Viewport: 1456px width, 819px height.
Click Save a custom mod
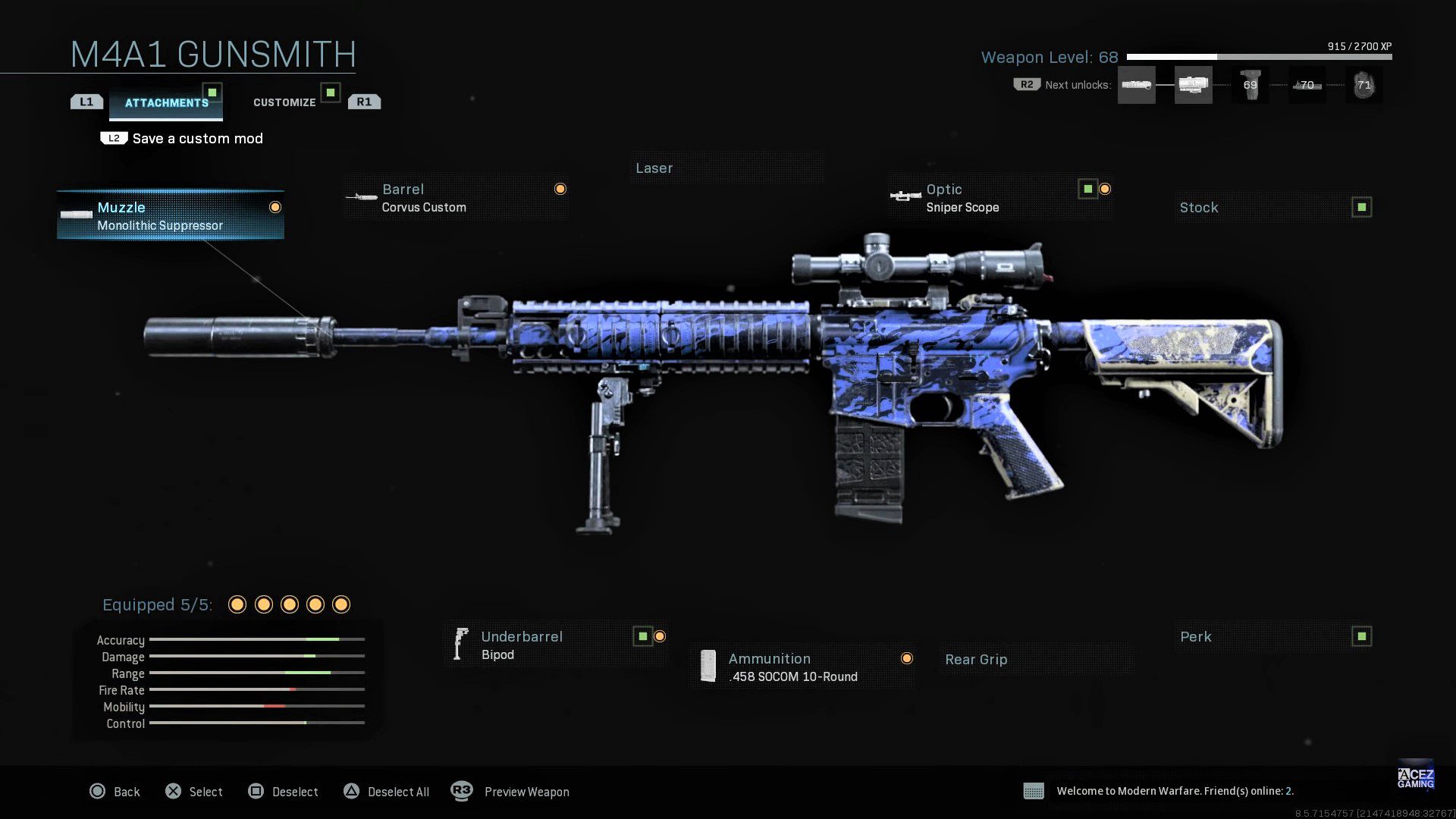(x=197, y=139)
